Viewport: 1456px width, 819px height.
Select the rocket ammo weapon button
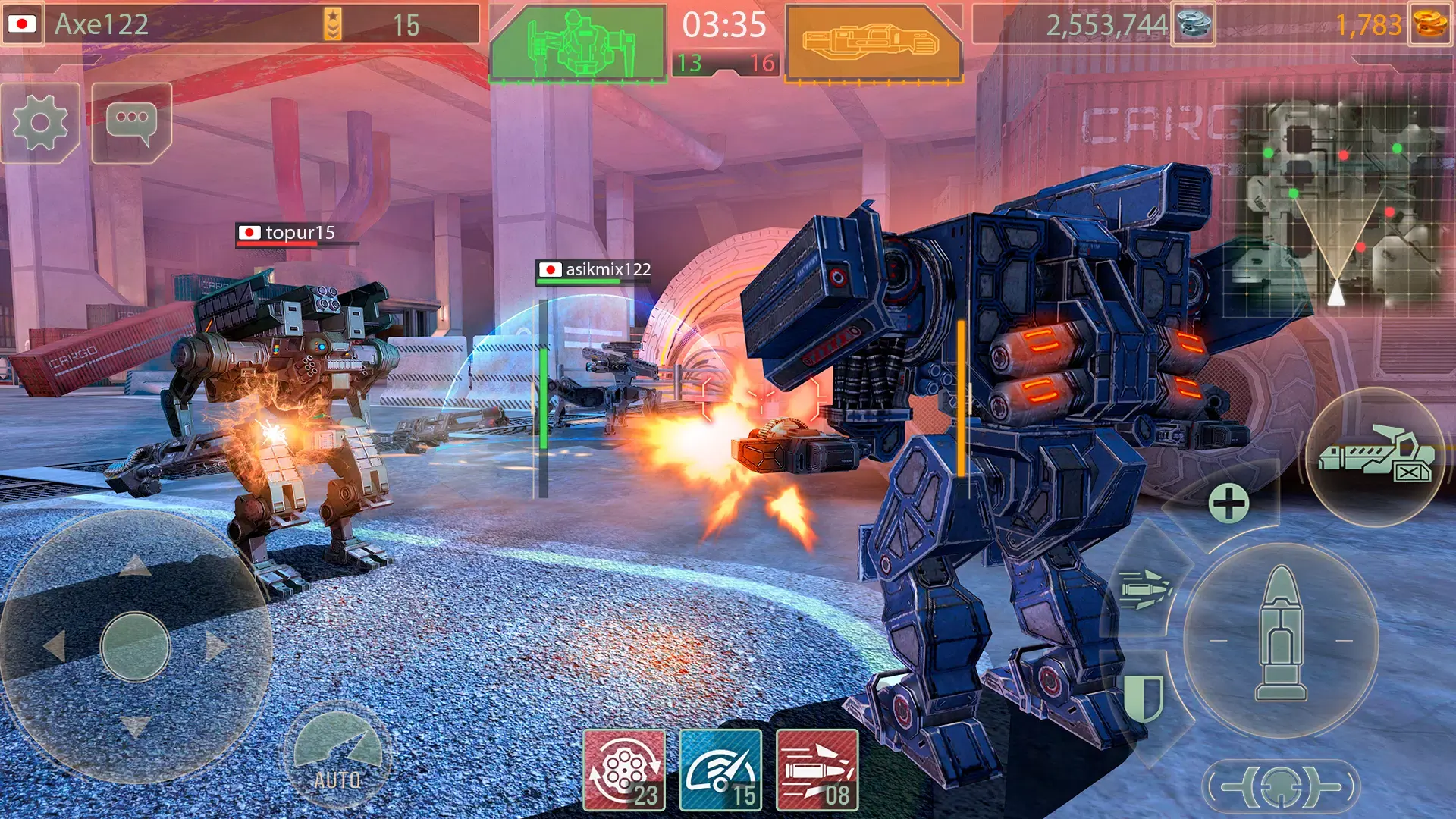pyautogui.click(x=1145, y=588)
